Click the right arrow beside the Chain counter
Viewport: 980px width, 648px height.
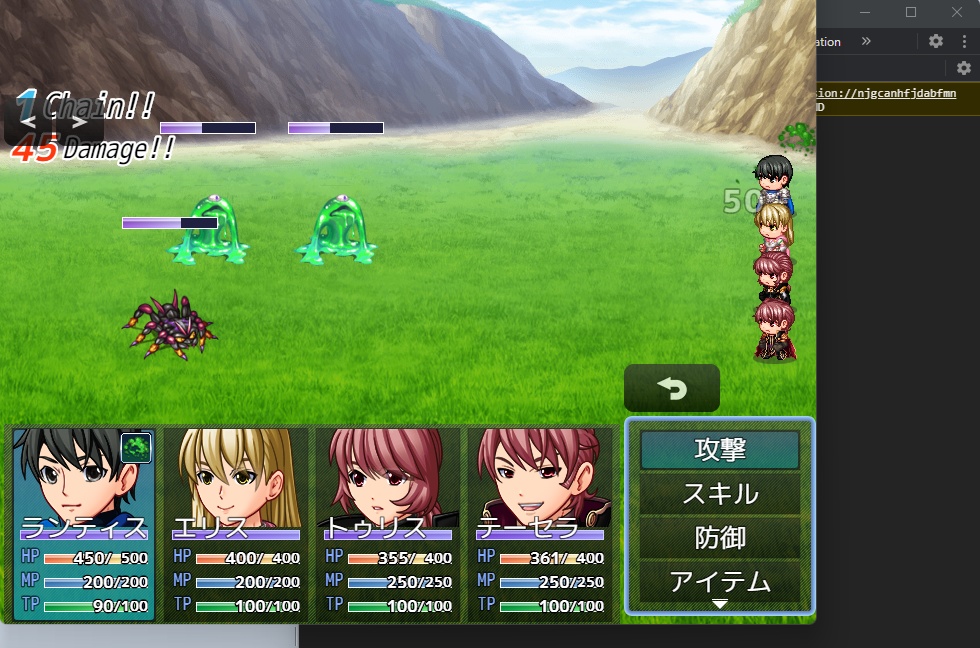pyautogui.click(x=79, y=121)
